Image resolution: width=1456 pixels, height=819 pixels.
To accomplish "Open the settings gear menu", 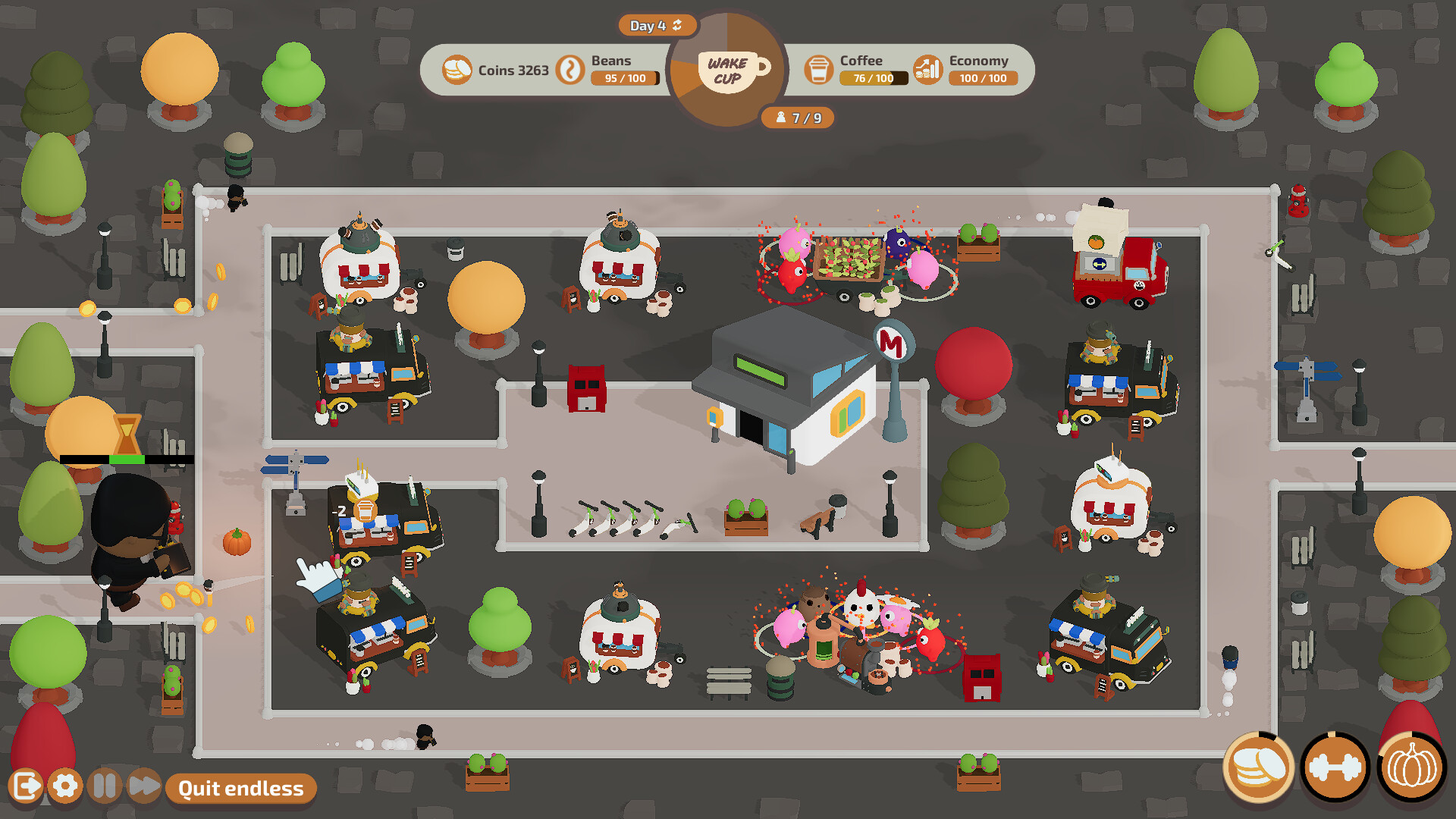I will [64, 787].
